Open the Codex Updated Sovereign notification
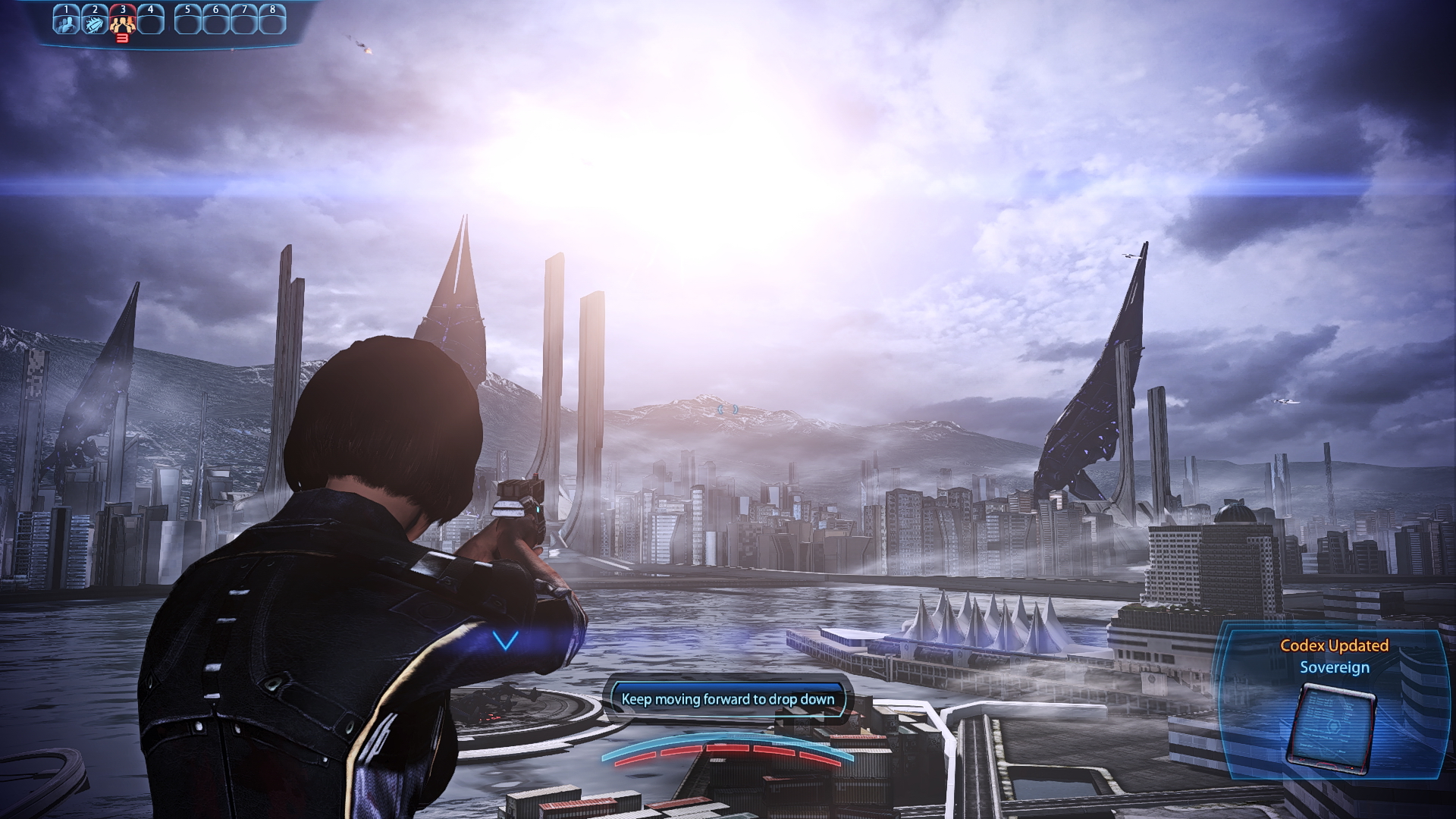1456x819 pixels. click(1334, 657)
